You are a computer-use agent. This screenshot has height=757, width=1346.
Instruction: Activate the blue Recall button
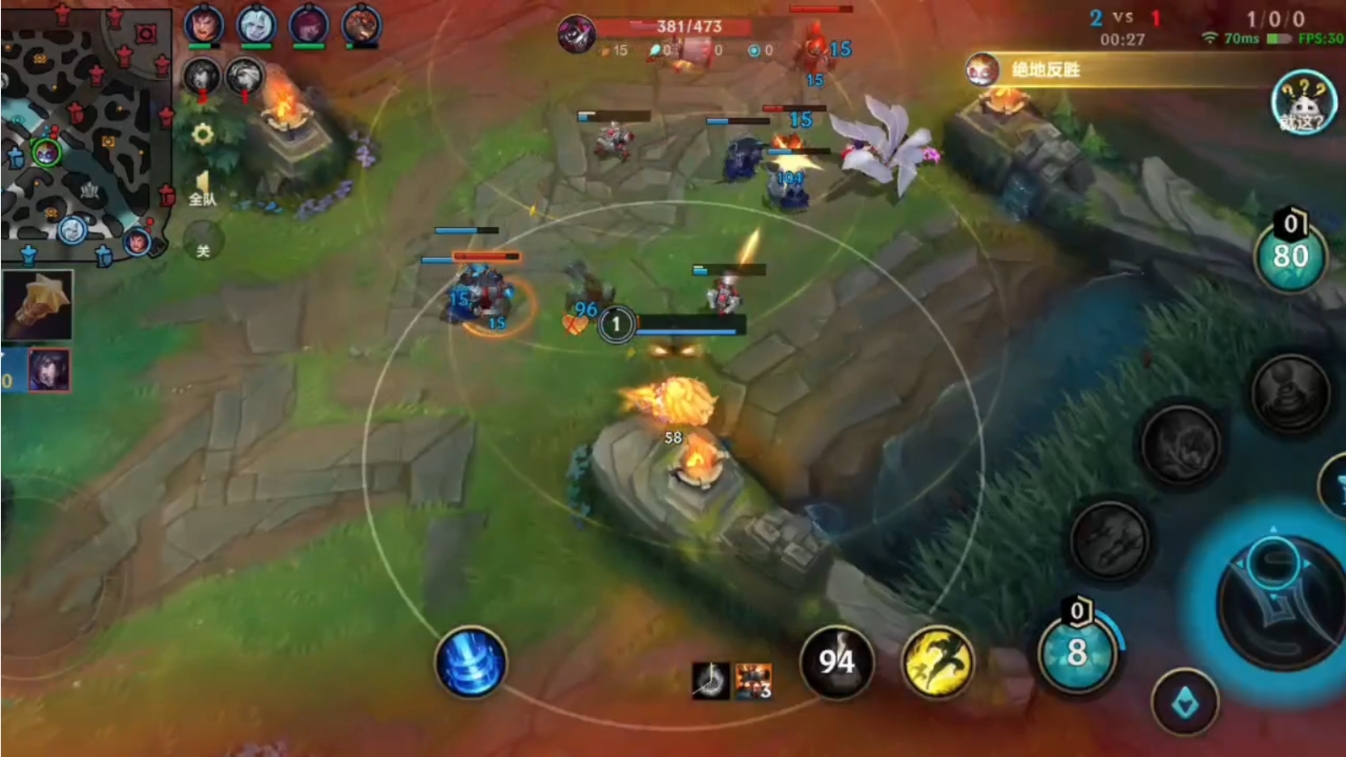click(471, 662)
